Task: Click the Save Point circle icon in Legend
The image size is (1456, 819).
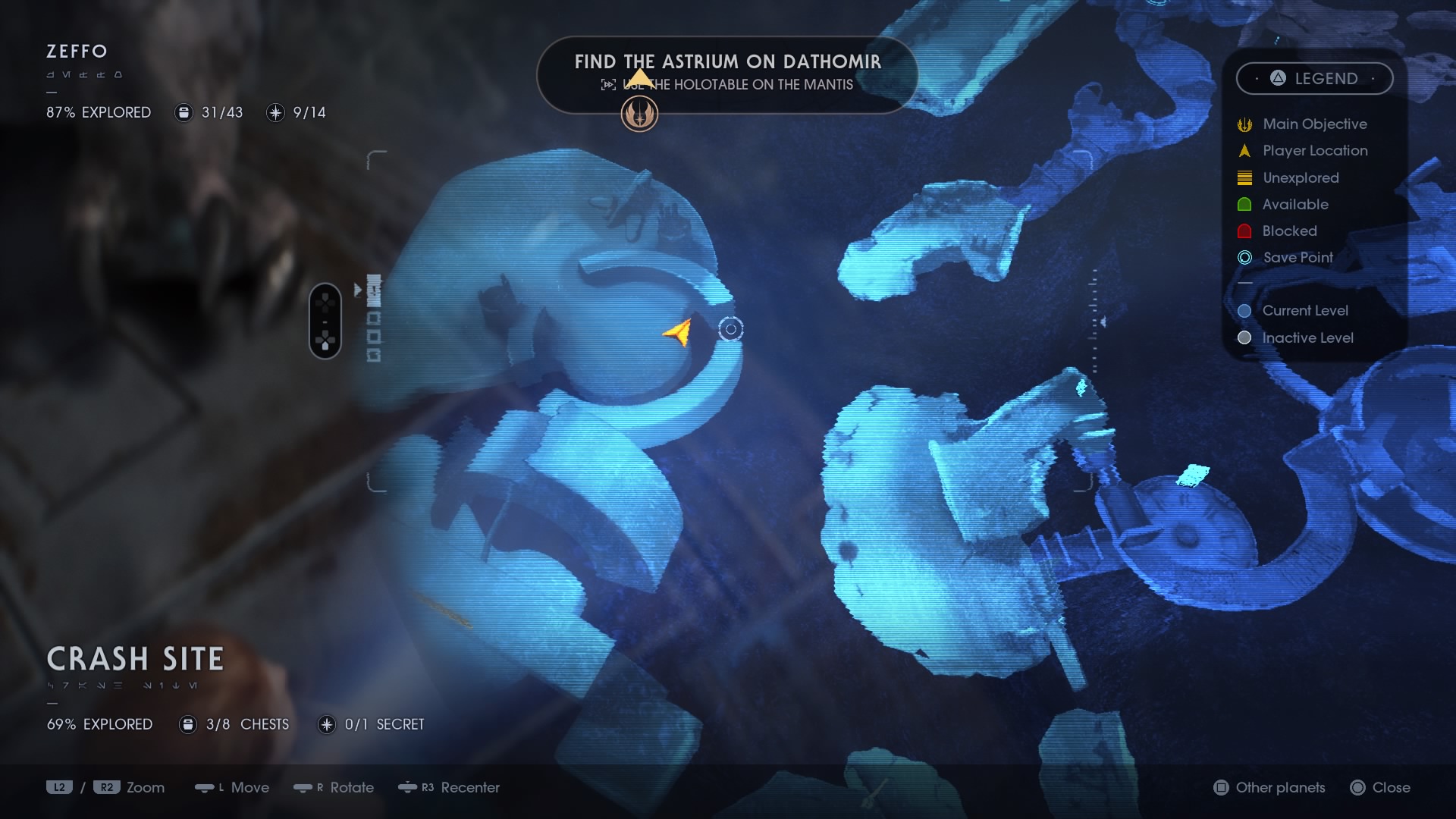Action: click(x=1244, y=258)
